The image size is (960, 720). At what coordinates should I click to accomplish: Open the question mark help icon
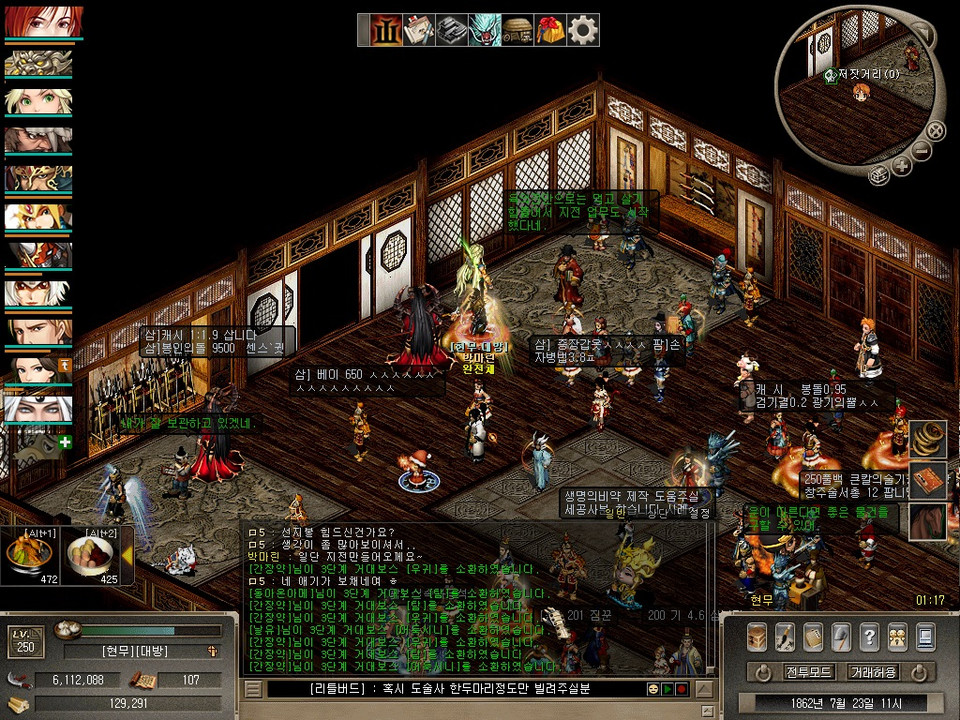click(x=869, y=636)
